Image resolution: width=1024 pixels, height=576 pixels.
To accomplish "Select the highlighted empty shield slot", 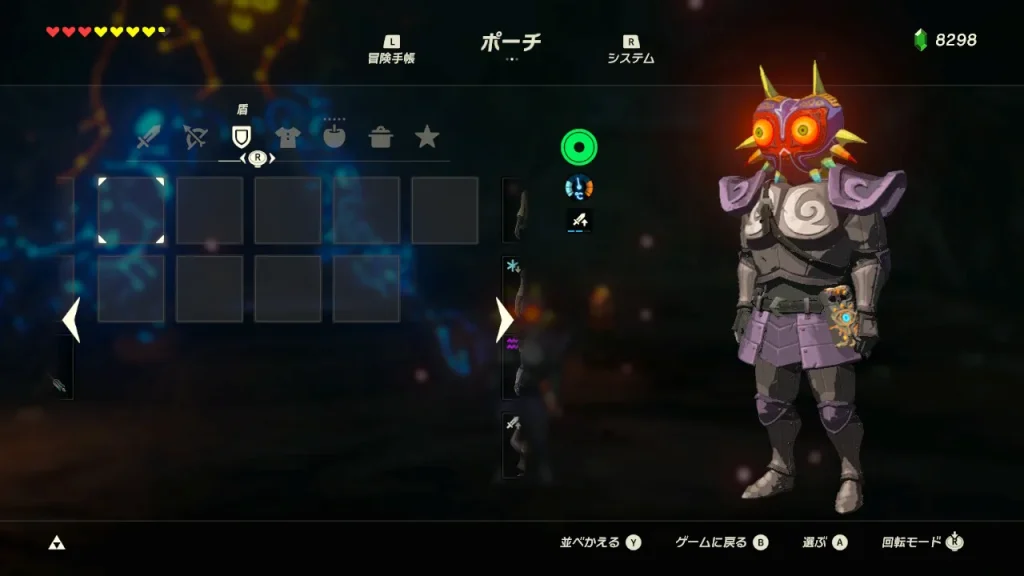I will (131, 210).
